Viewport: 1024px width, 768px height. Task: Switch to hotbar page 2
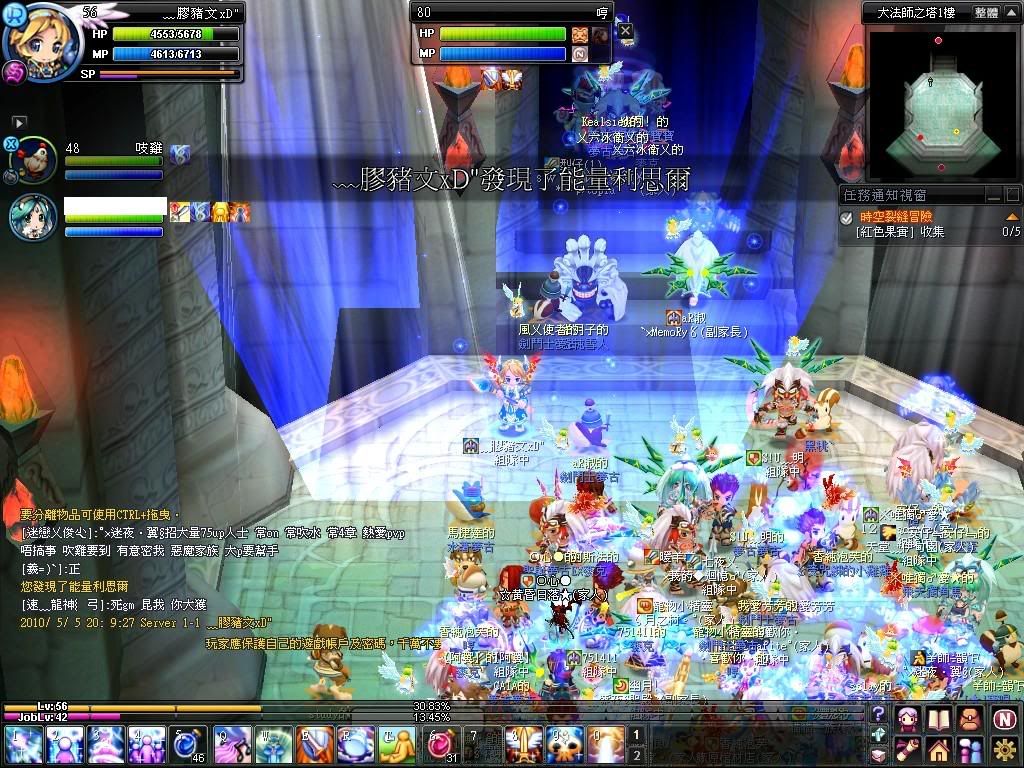(637, 755)
